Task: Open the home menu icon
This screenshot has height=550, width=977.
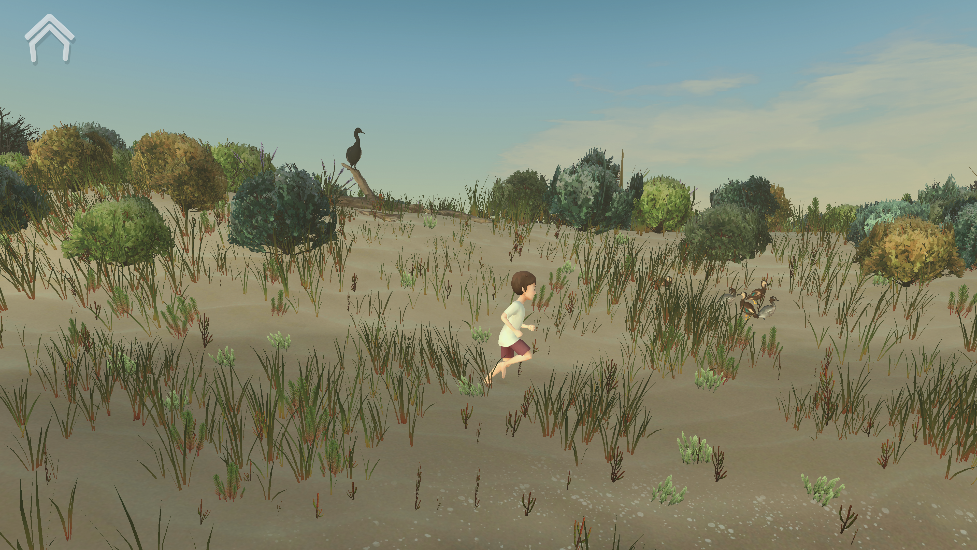Action: 49,38
